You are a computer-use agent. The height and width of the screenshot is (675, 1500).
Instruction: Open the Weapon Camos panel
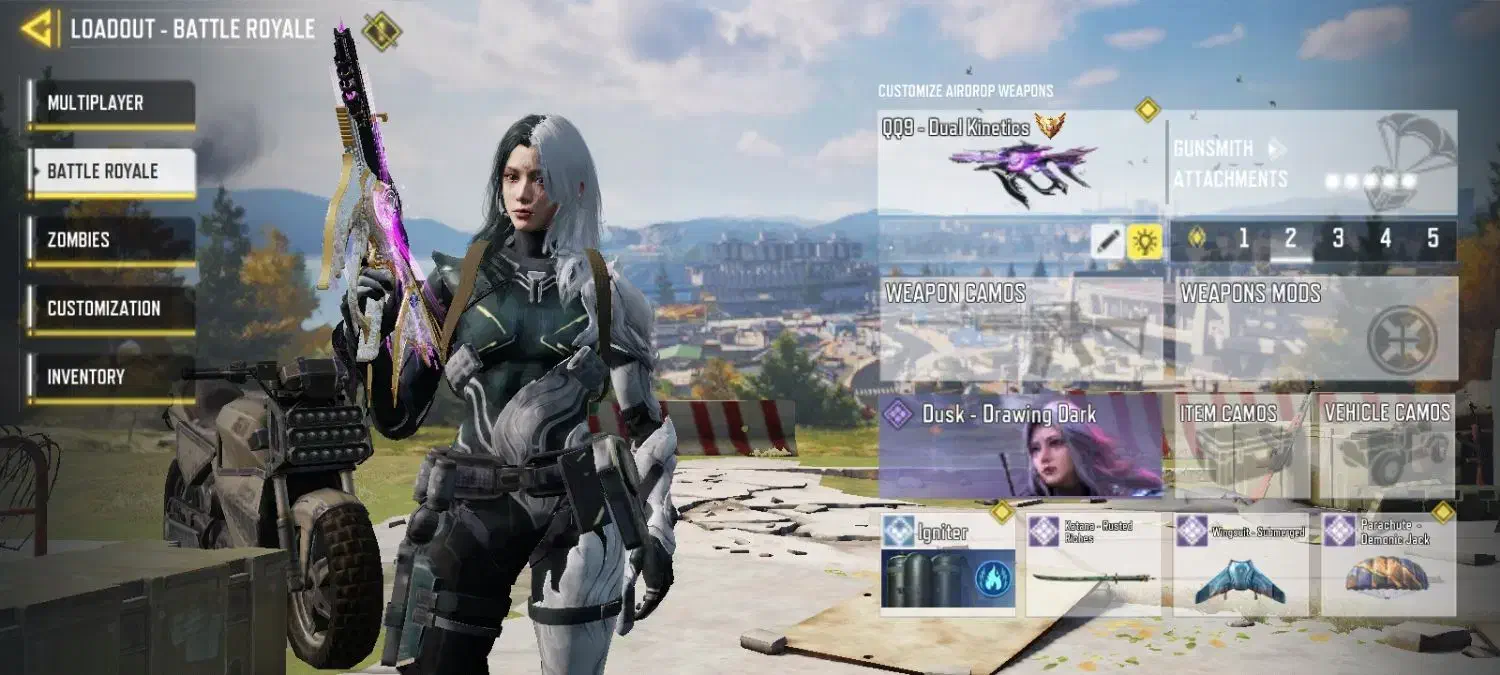tap(1020, 328)
